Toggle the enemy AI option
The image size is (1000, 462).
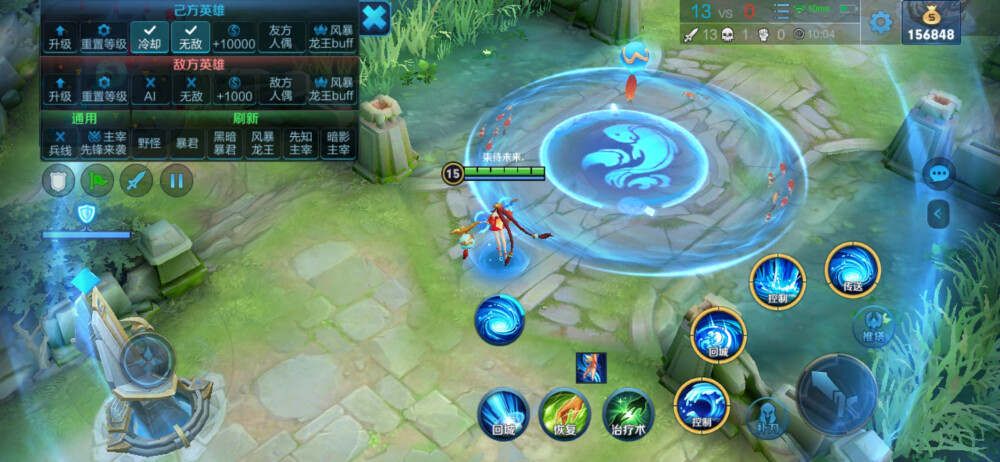click(x=149, y=89)
